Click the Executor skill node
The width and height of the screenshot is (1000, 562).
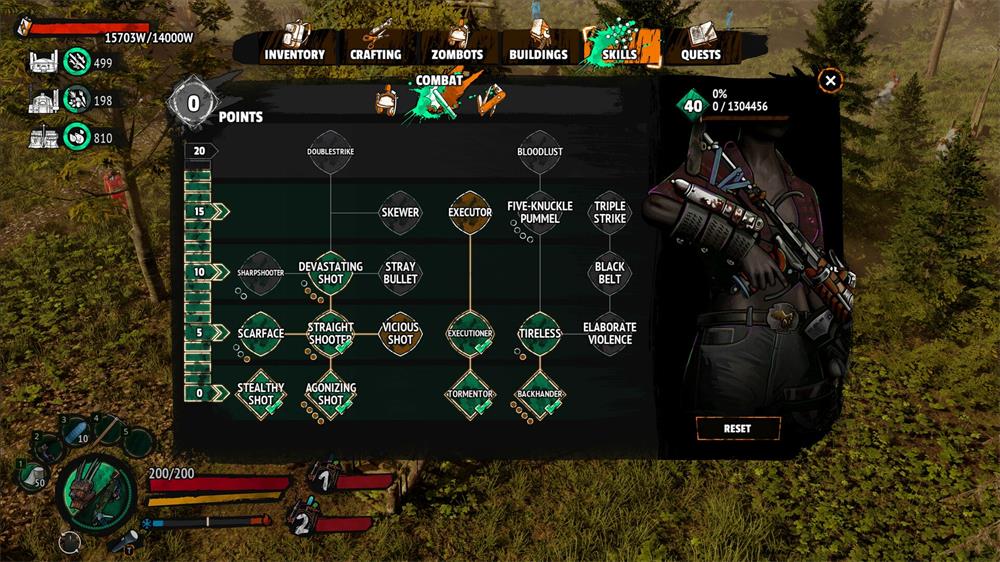(470, 213)
